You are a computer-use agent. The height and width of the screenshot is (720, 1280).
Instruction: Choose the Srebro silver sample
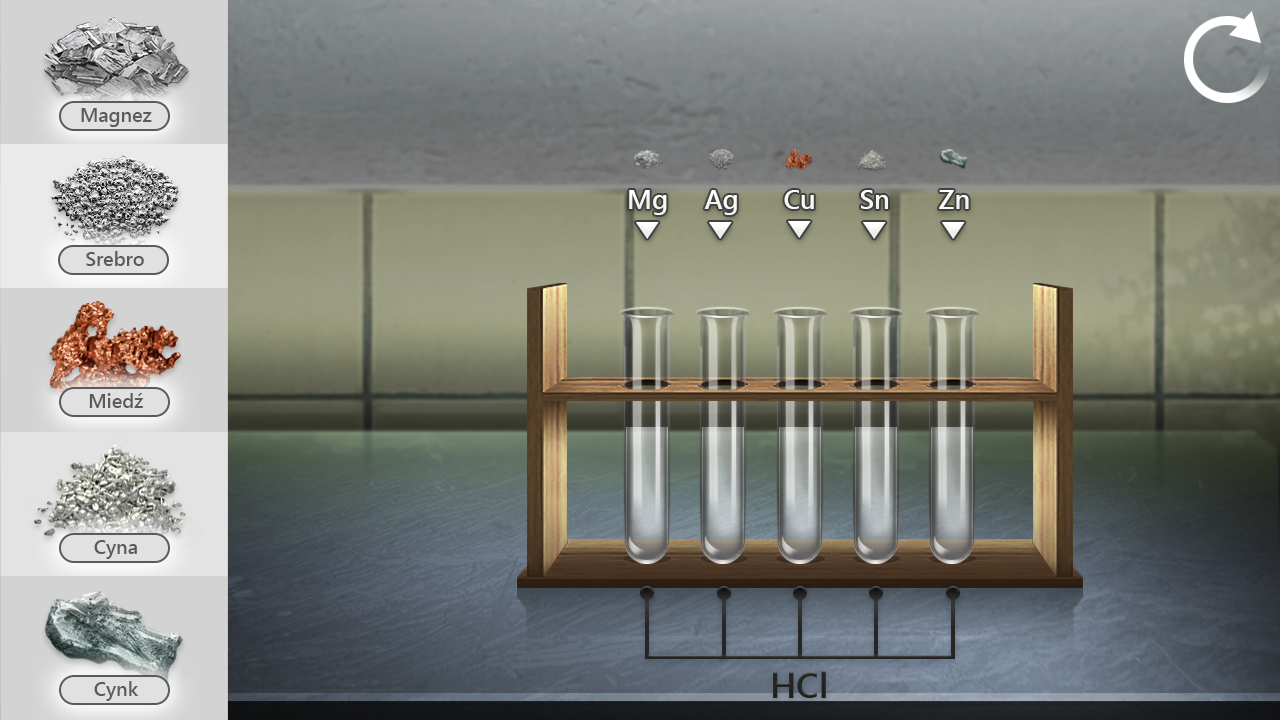(x=114, y=216)
